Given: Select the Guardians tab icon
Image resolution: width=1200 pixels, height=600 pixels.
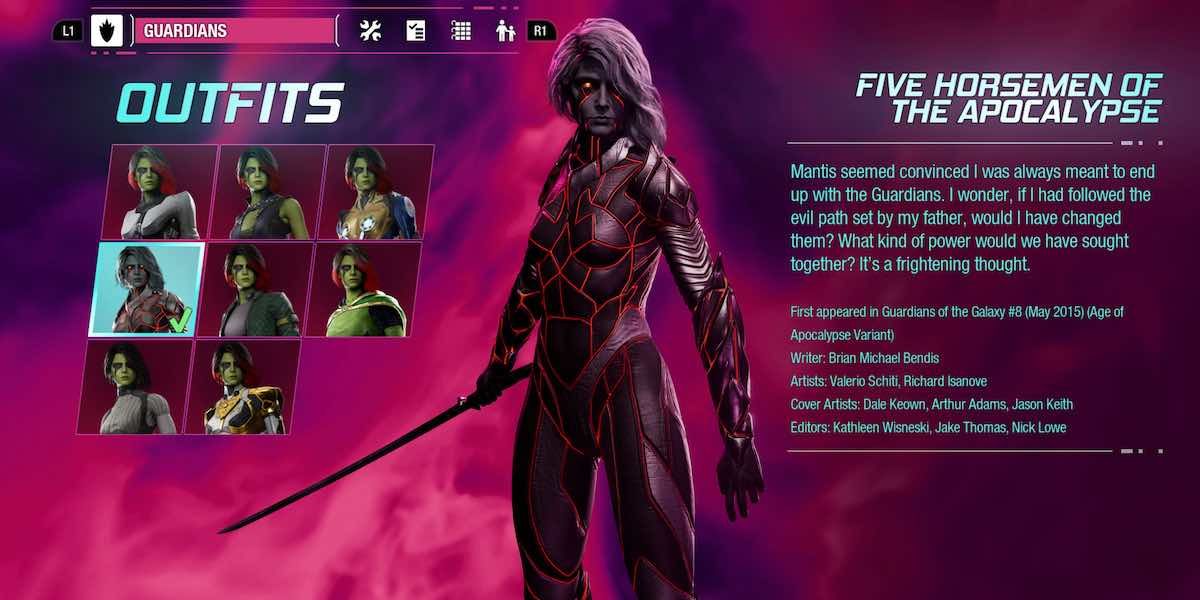Looking at the screenshot, I should coord(106,31).
